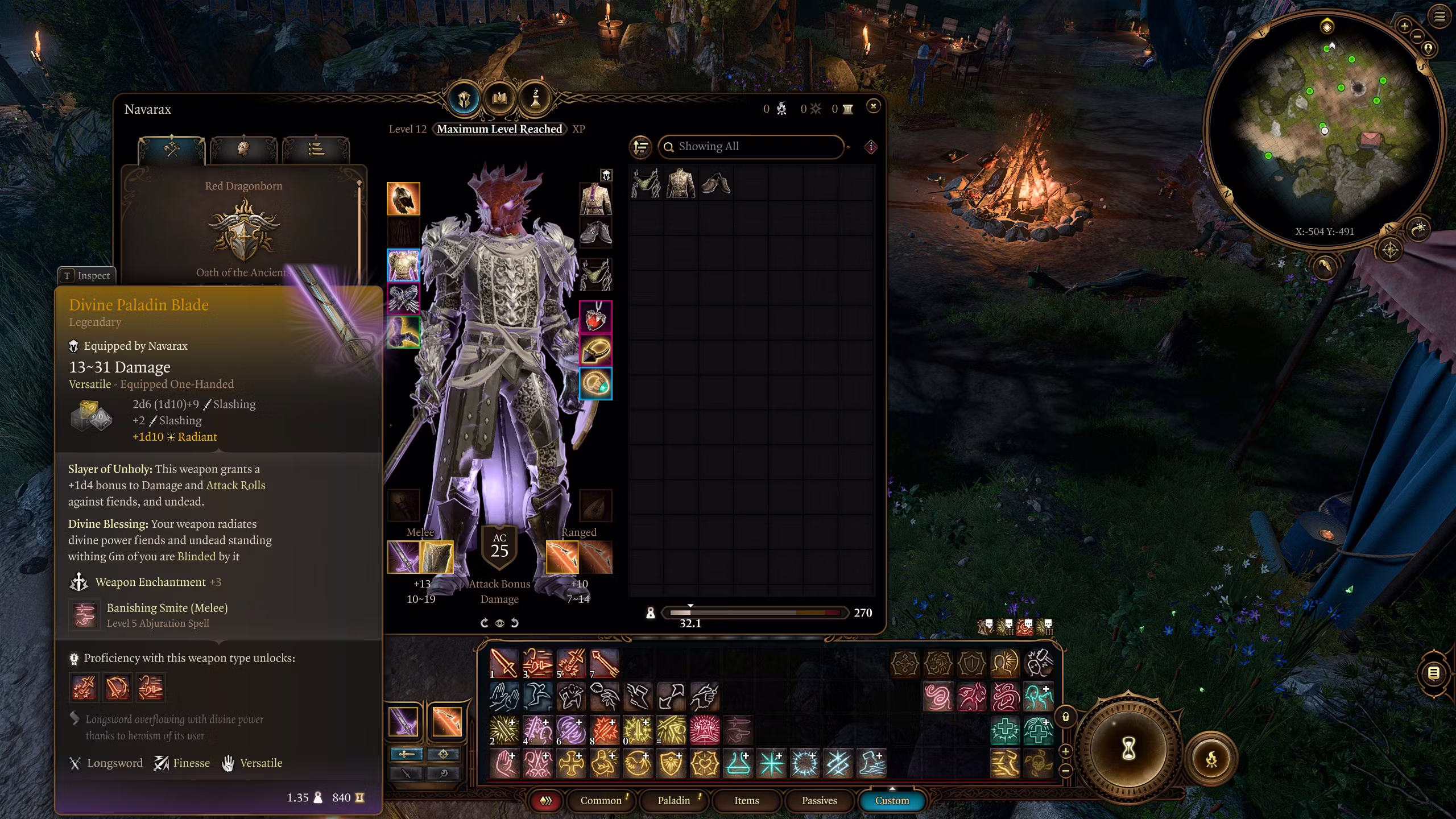Click the inventory search field
Screen dimensions: 1456x819
coord(751,147)
